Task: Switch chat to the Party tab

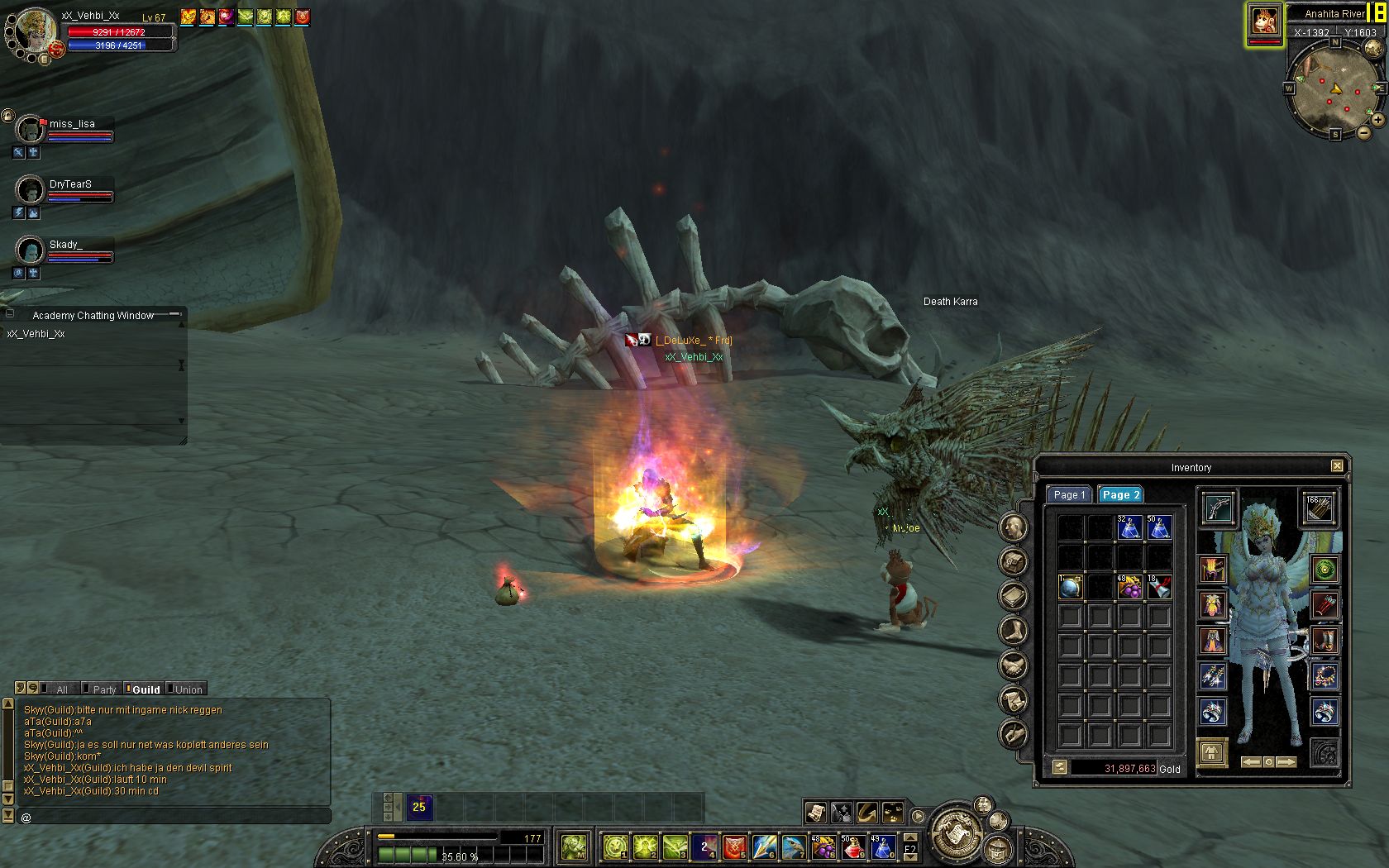Action: [x=103, y=689]
